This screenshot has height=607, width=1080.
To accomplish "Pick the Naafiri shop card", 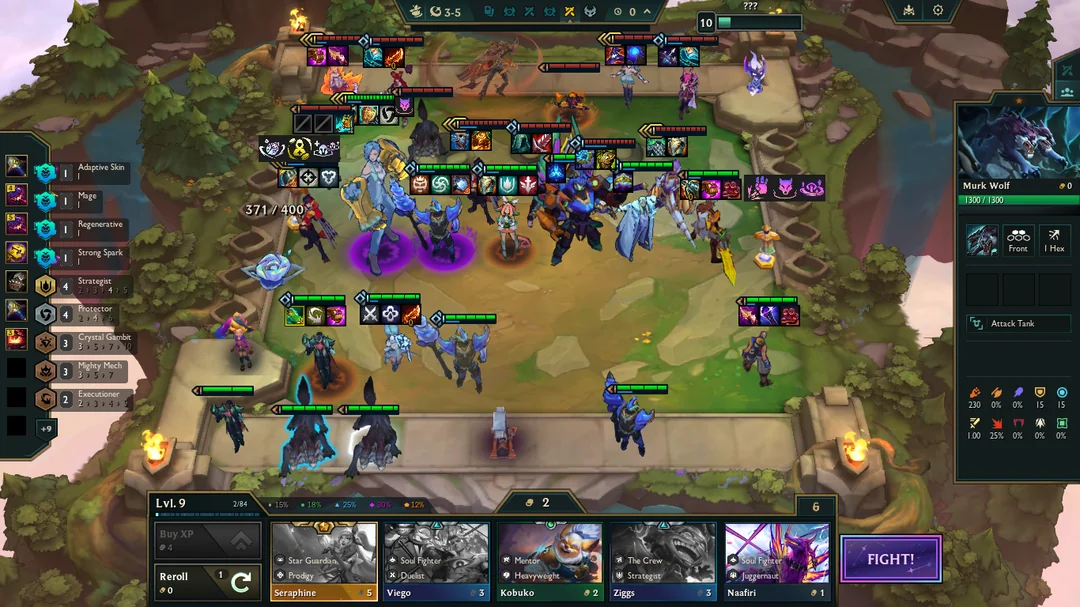I will (x=777, y=561).
